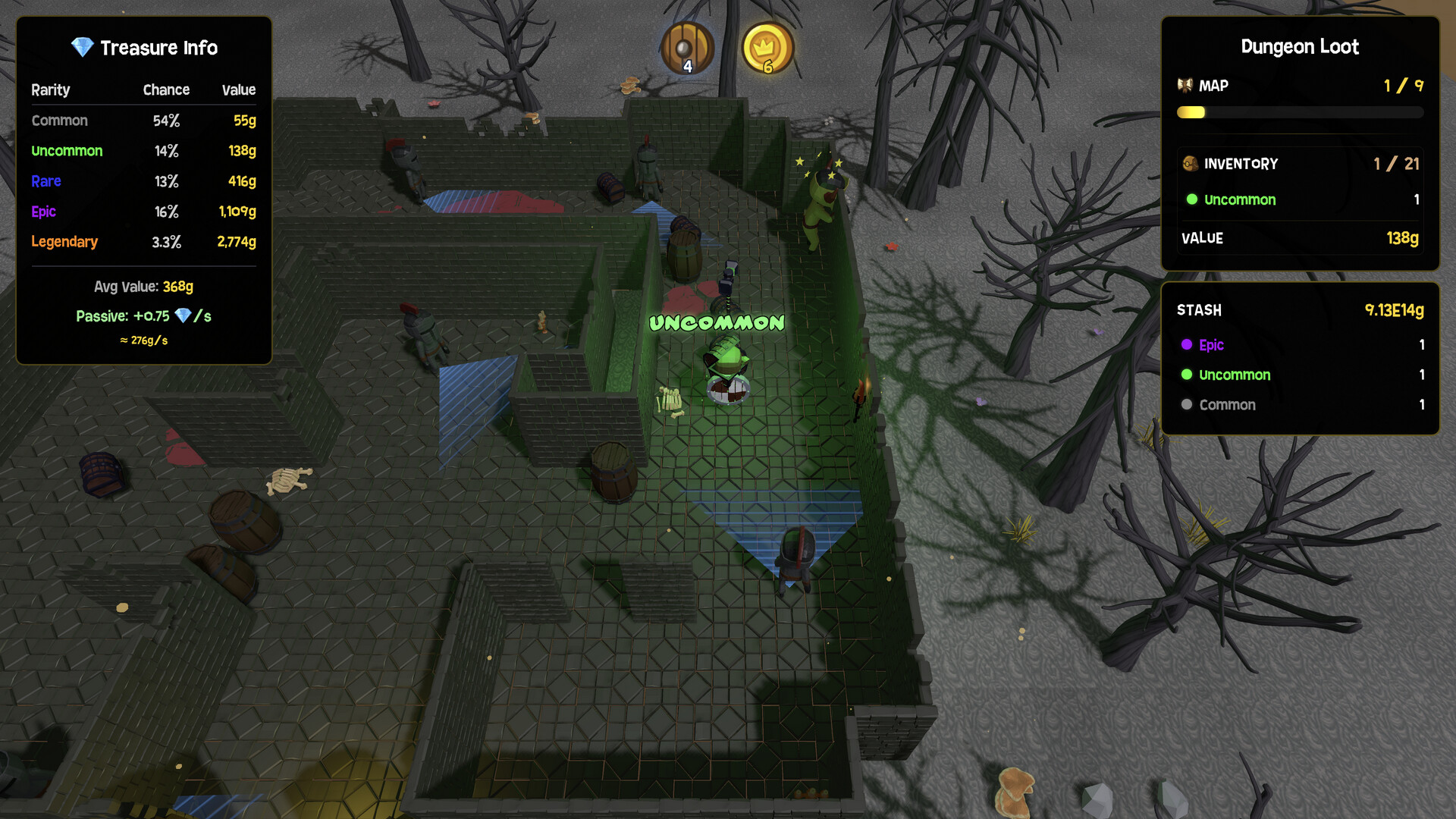
Task: Click the Passive +0.75 gems per second text
Action: [144, 315]
